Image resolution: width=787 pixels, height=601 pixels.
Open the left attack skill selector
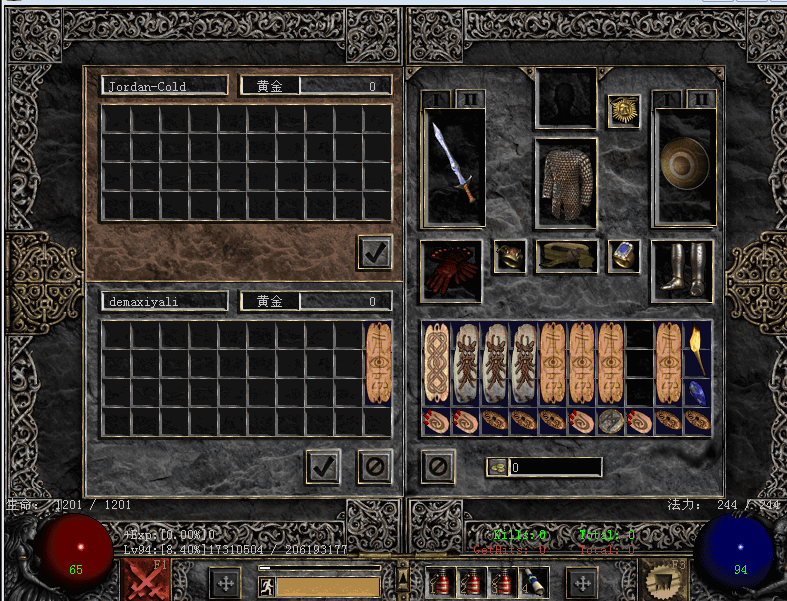pos(145,582)
